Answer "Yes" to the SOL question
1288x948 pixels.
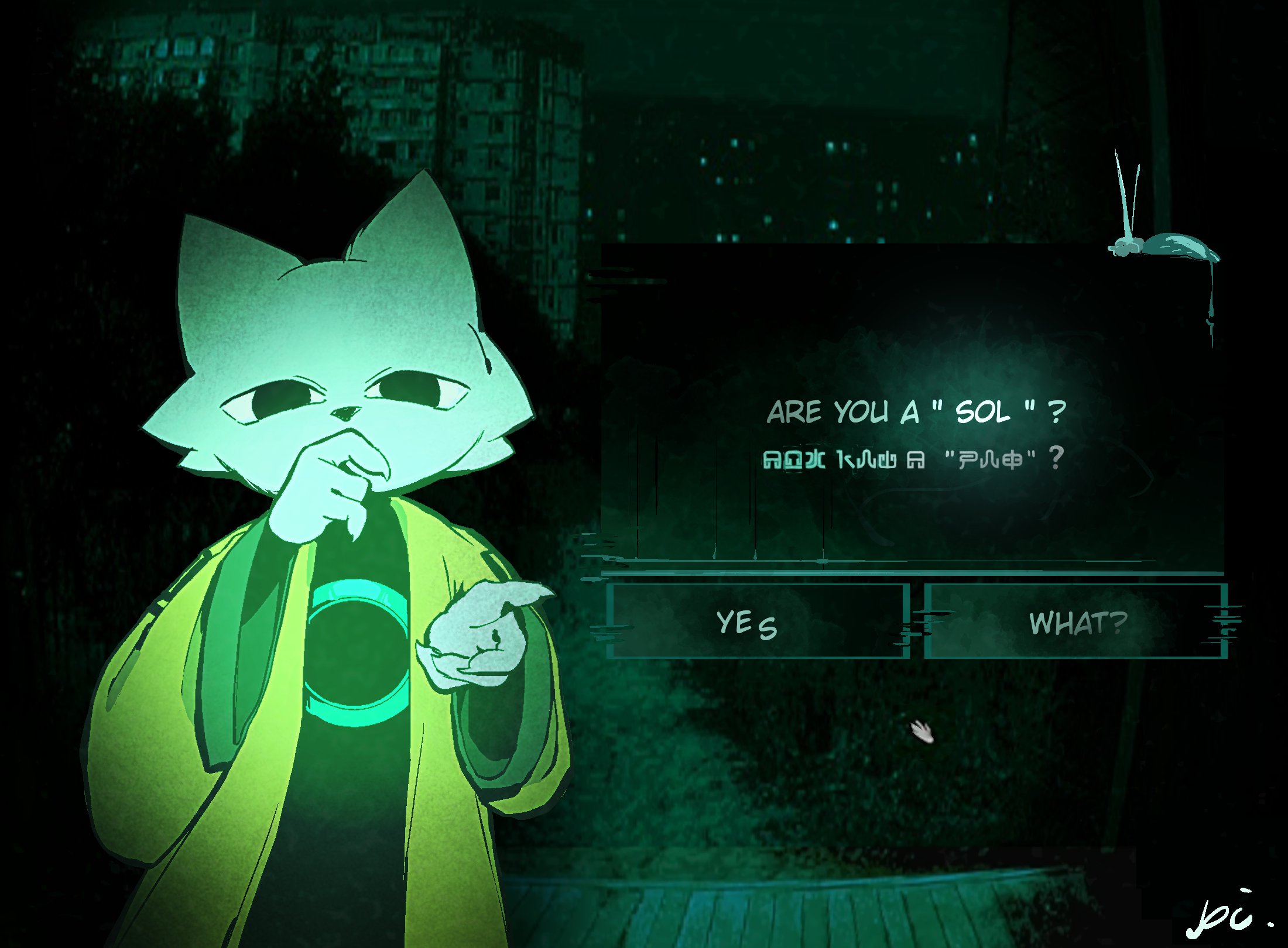(757, 621)
